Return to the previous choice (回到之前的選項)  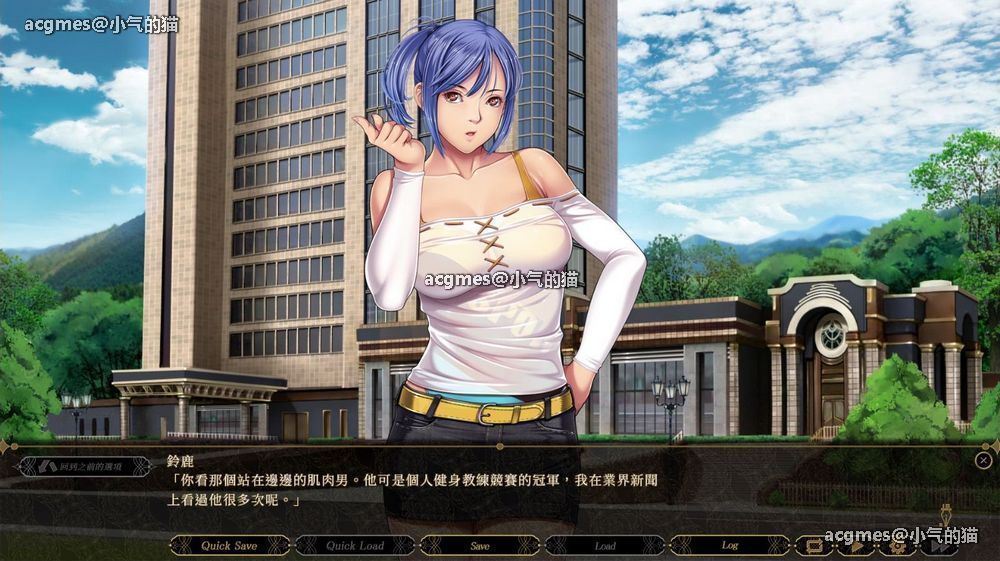pyautogui.click(x=85, y=466)
